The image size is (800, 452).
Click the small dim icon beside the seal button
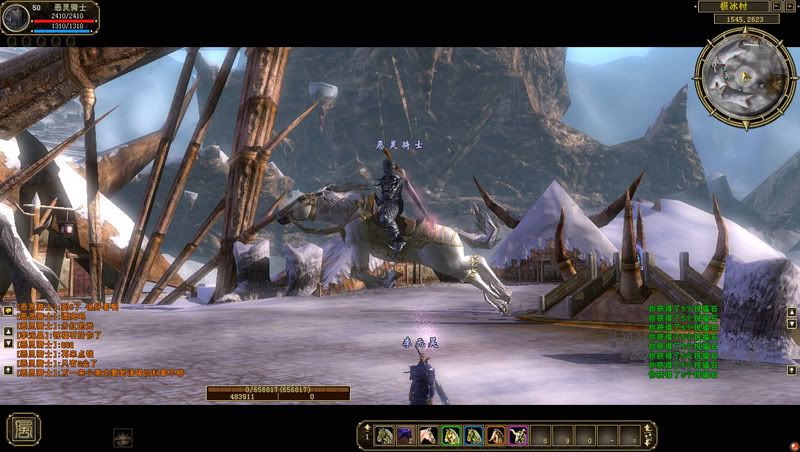point(123,435)
